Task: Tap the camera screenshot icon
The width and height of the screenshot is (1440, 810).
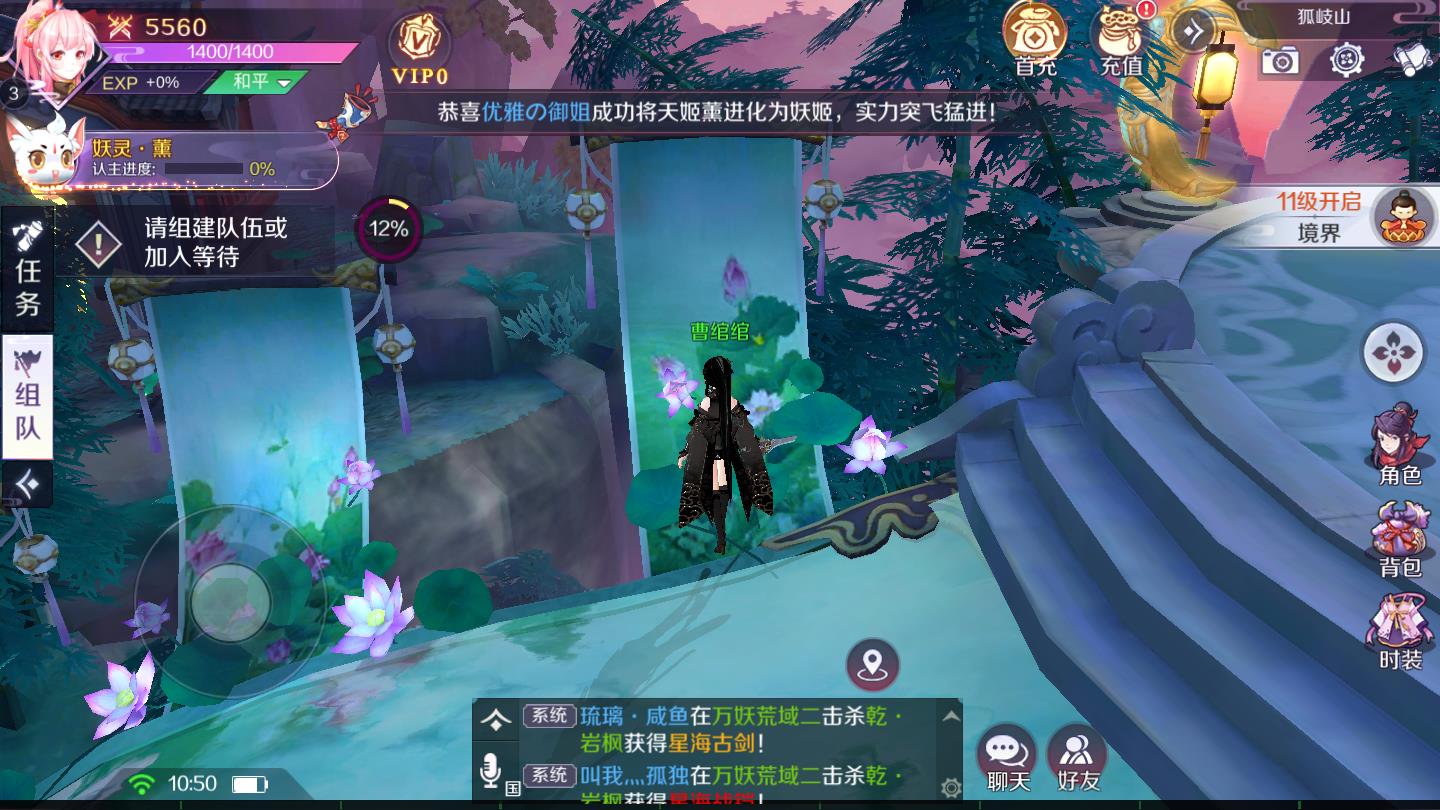Action: point(1279,61)
